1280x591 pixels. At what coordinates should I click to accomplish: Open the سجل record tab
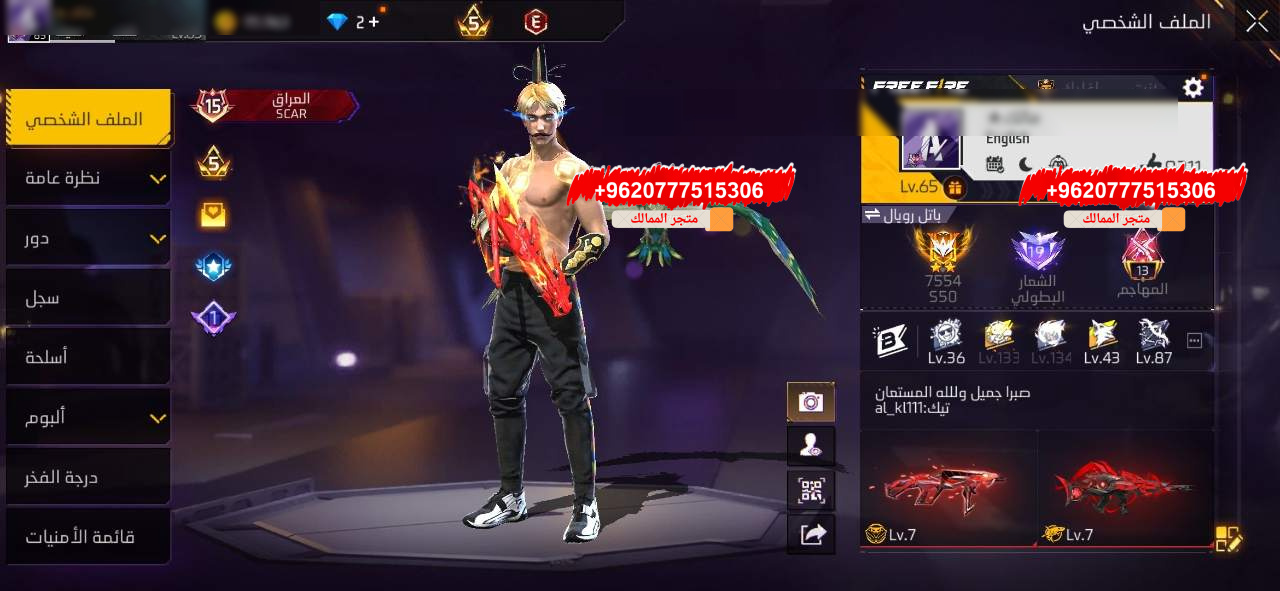click(88, 298)
